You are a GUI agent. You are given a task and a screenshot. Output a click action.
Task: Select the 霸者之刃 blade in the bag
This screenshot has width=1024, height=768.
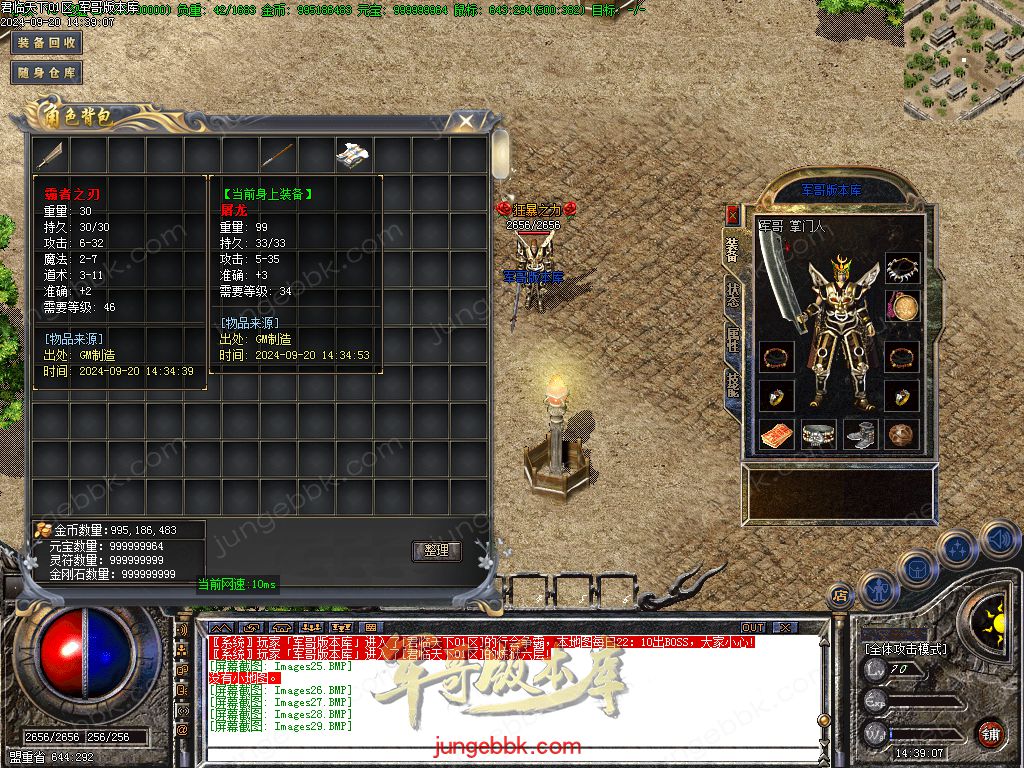[x=50, y=154]
